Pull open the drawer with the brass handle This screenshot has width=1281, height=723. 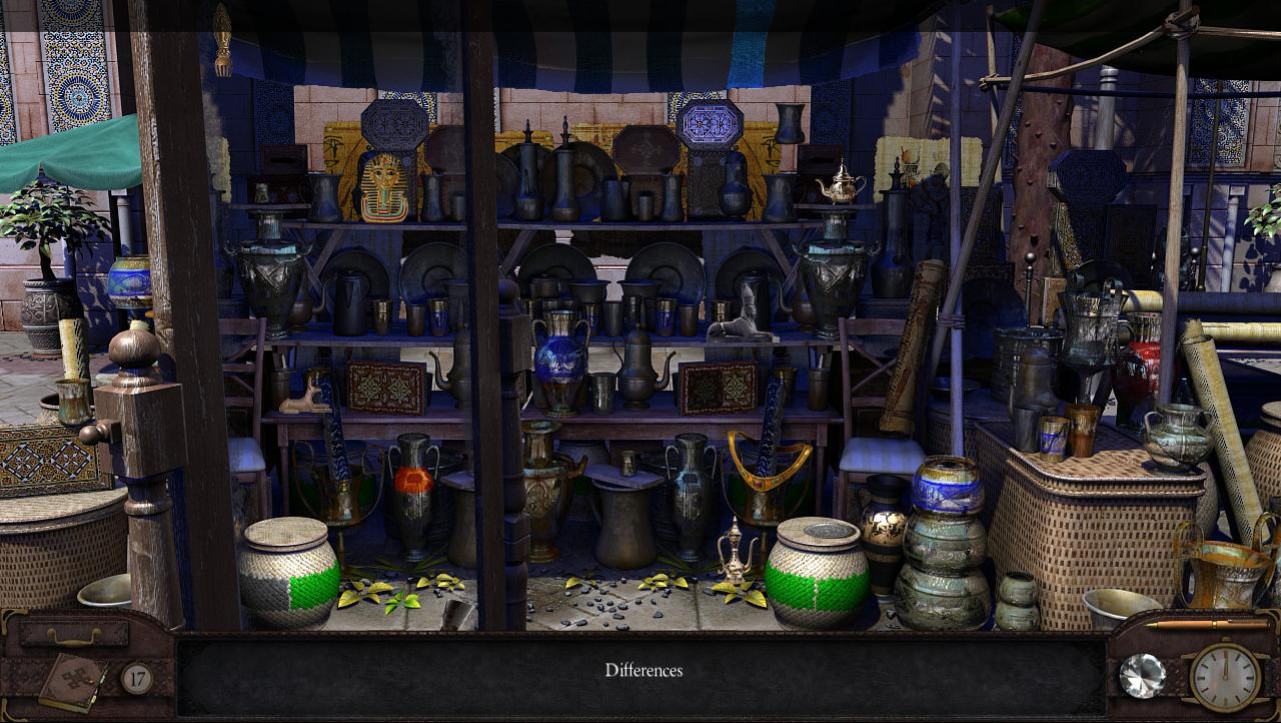pos(74,635)
